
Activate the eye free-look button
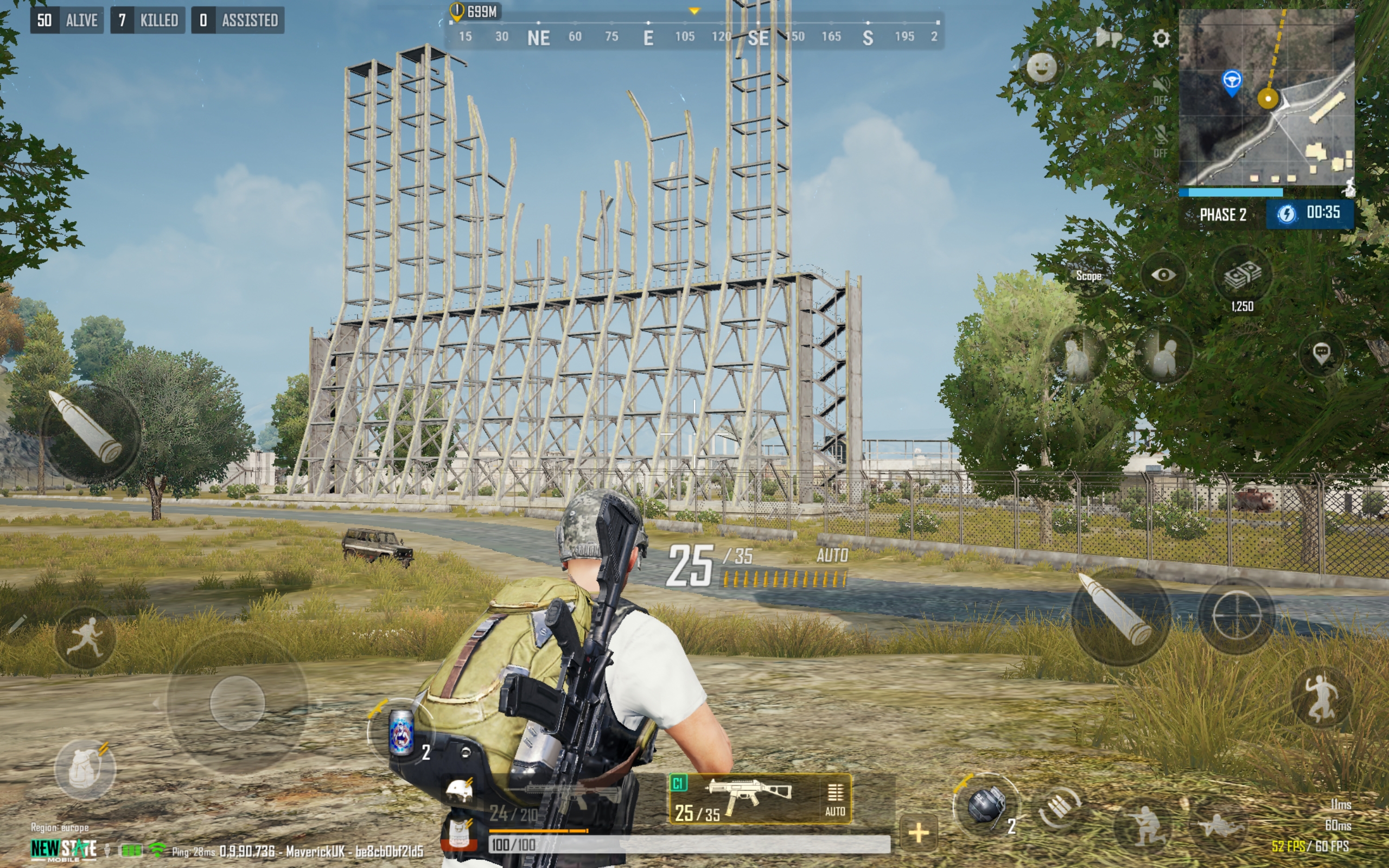1163,275
